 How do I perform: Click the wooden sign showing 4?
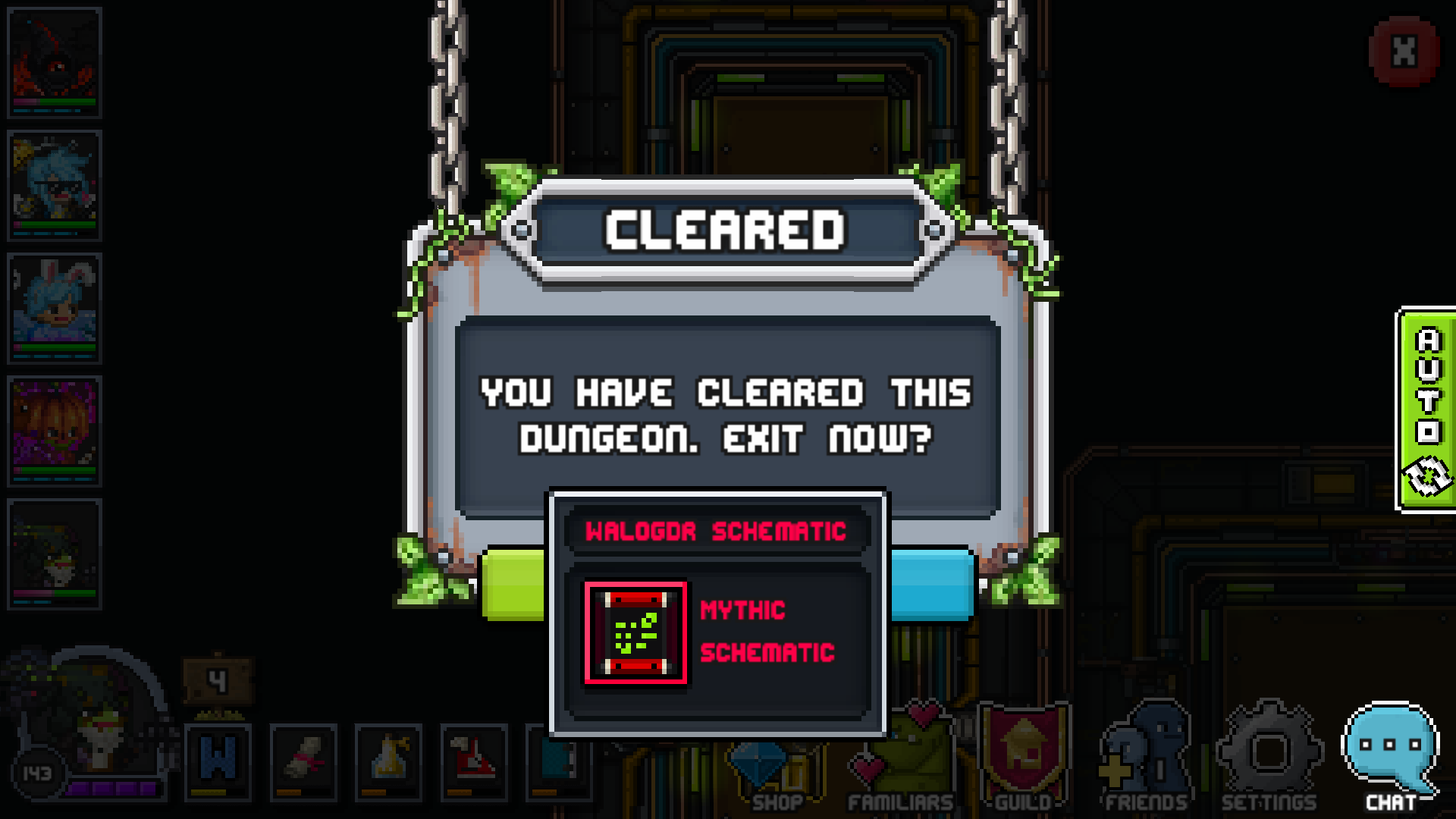(218, 679)
